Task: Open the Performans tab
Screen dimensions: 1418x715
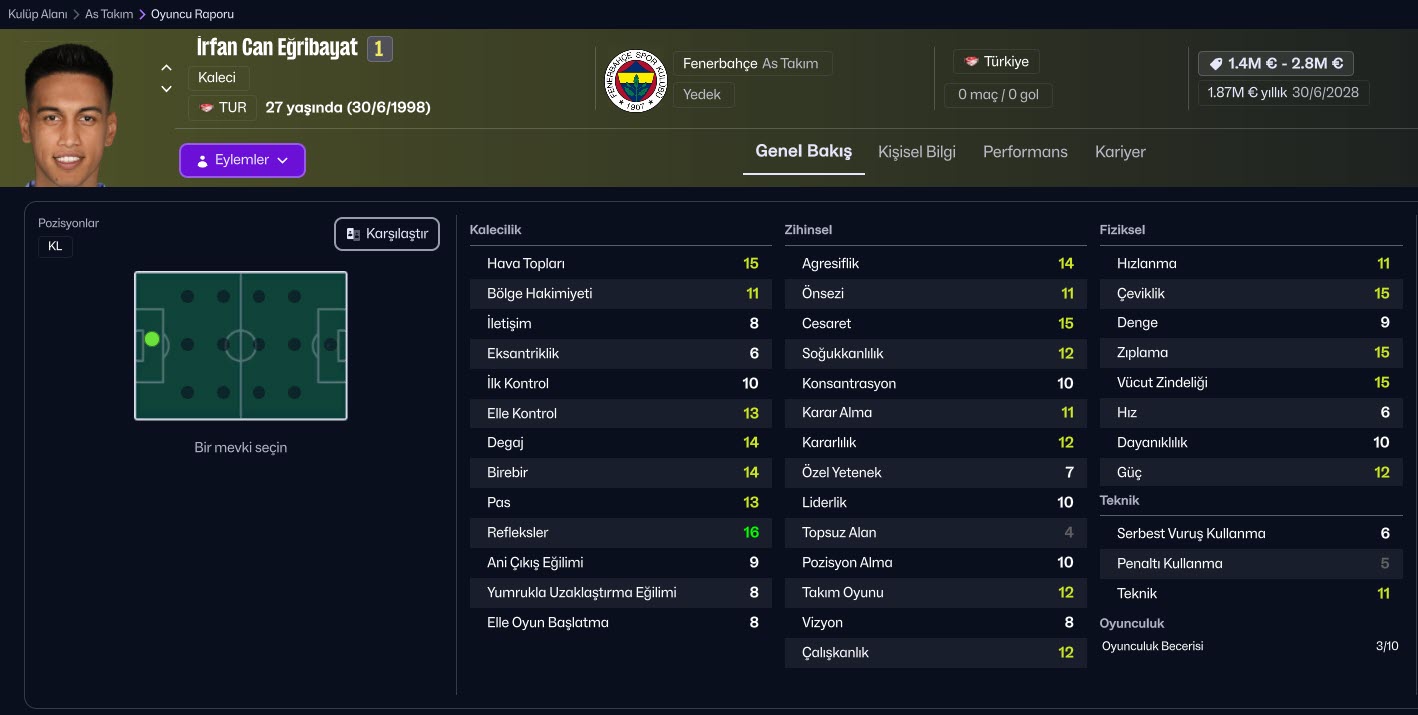Action: click(x=1025, y=152)
